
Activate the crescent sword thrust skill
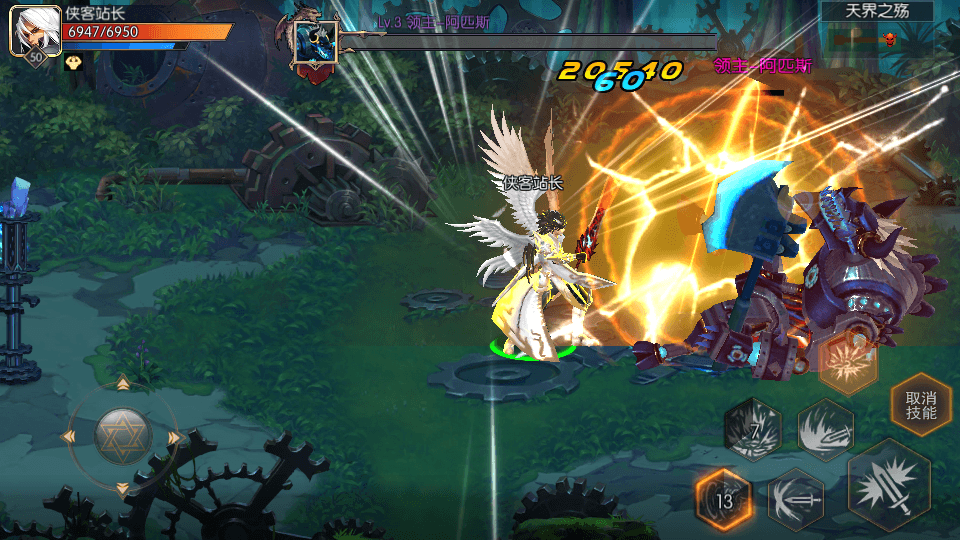tap(796, 497)
